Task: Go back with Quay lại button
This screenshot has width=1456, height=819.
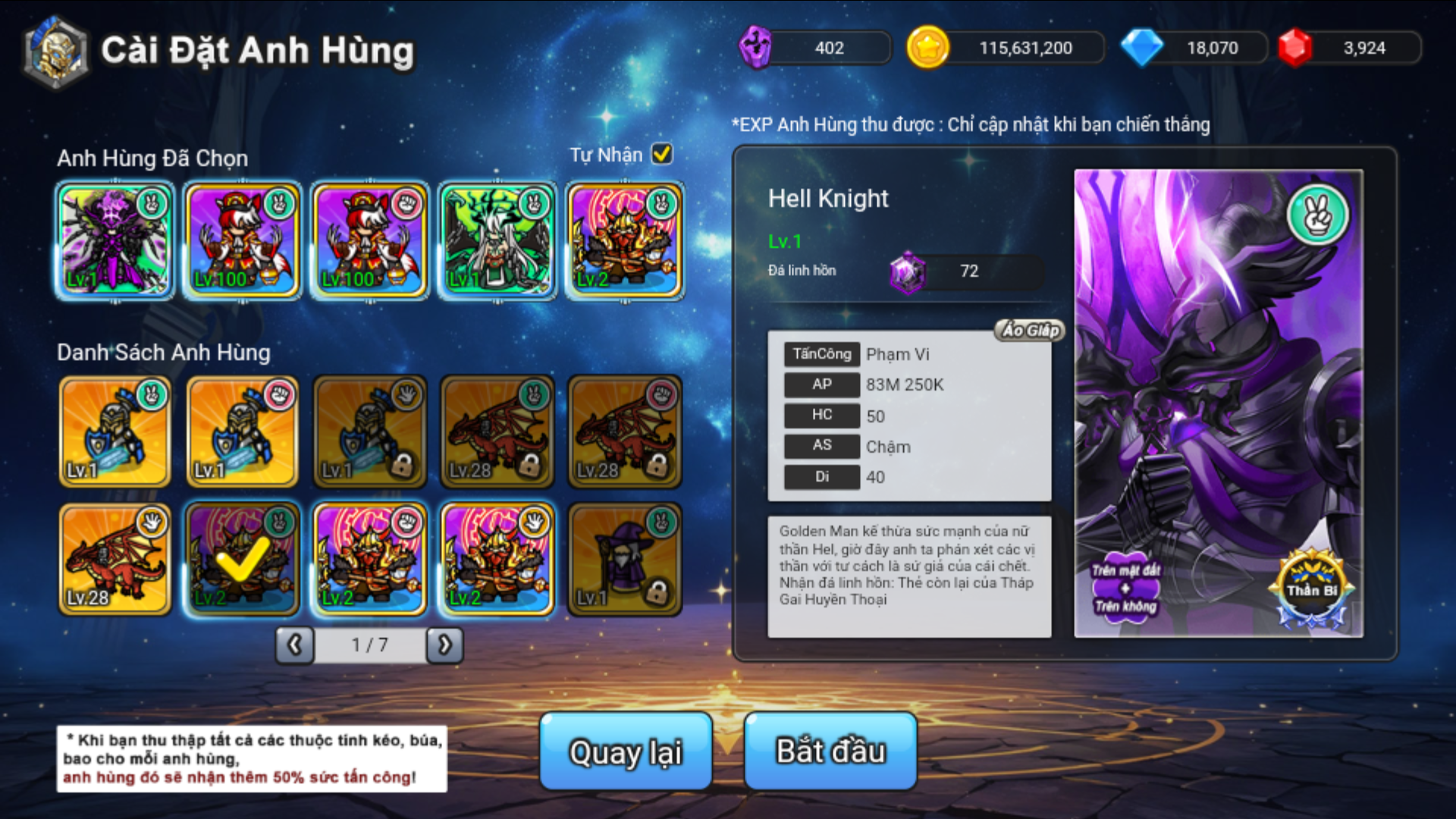Action: [626, 751]
